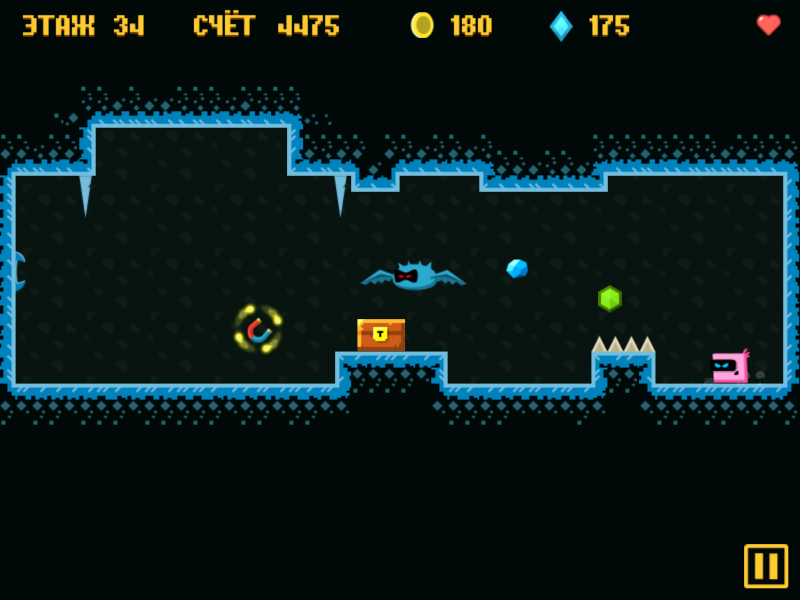The height and width of the screenshot is (600, 800).
Task: Pause the game with the pause button
Action: click(x=766, y=566)
